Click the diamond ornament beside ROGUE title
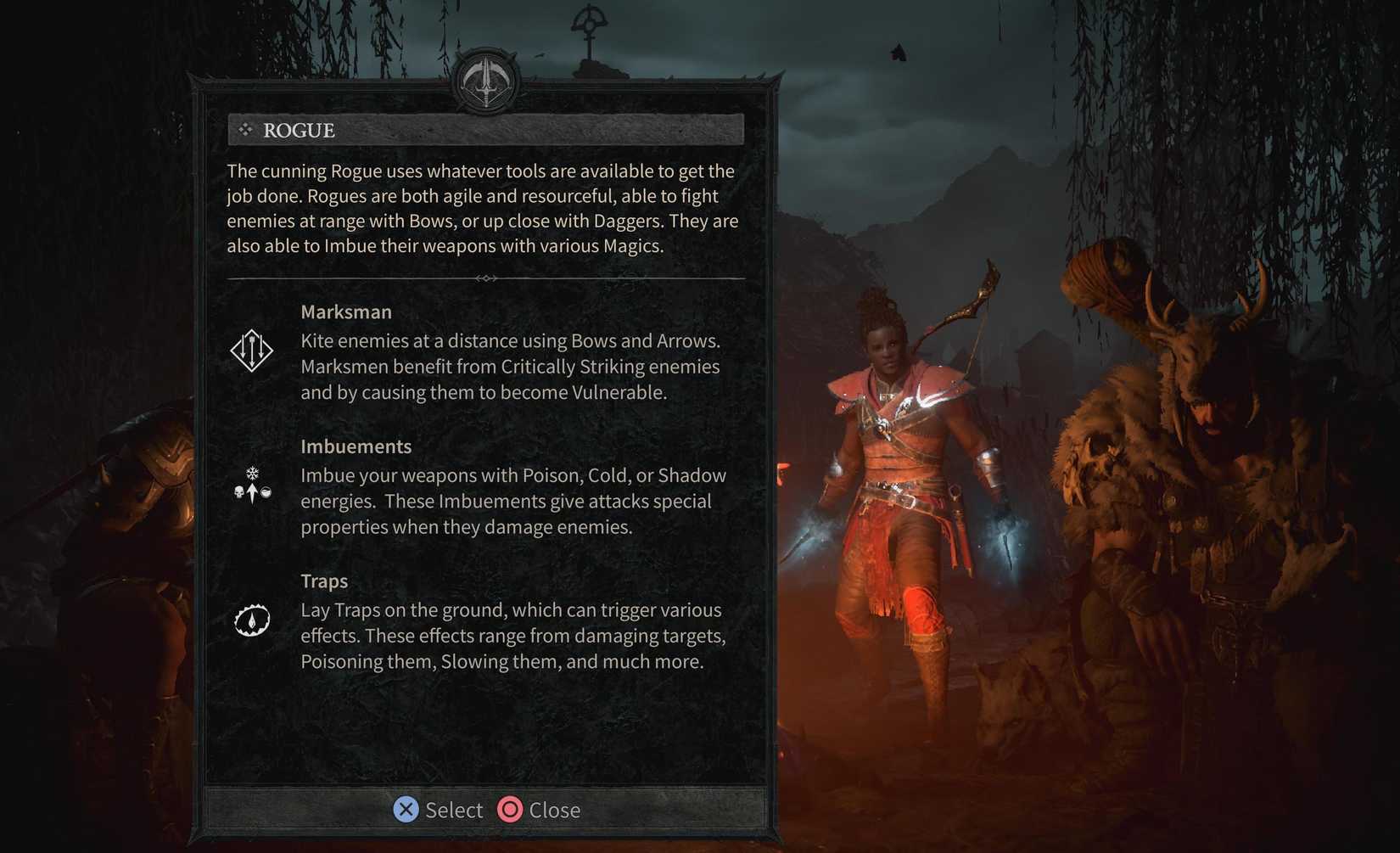The height and width of the screenshot is (853, 1400). tap(246, 129)
